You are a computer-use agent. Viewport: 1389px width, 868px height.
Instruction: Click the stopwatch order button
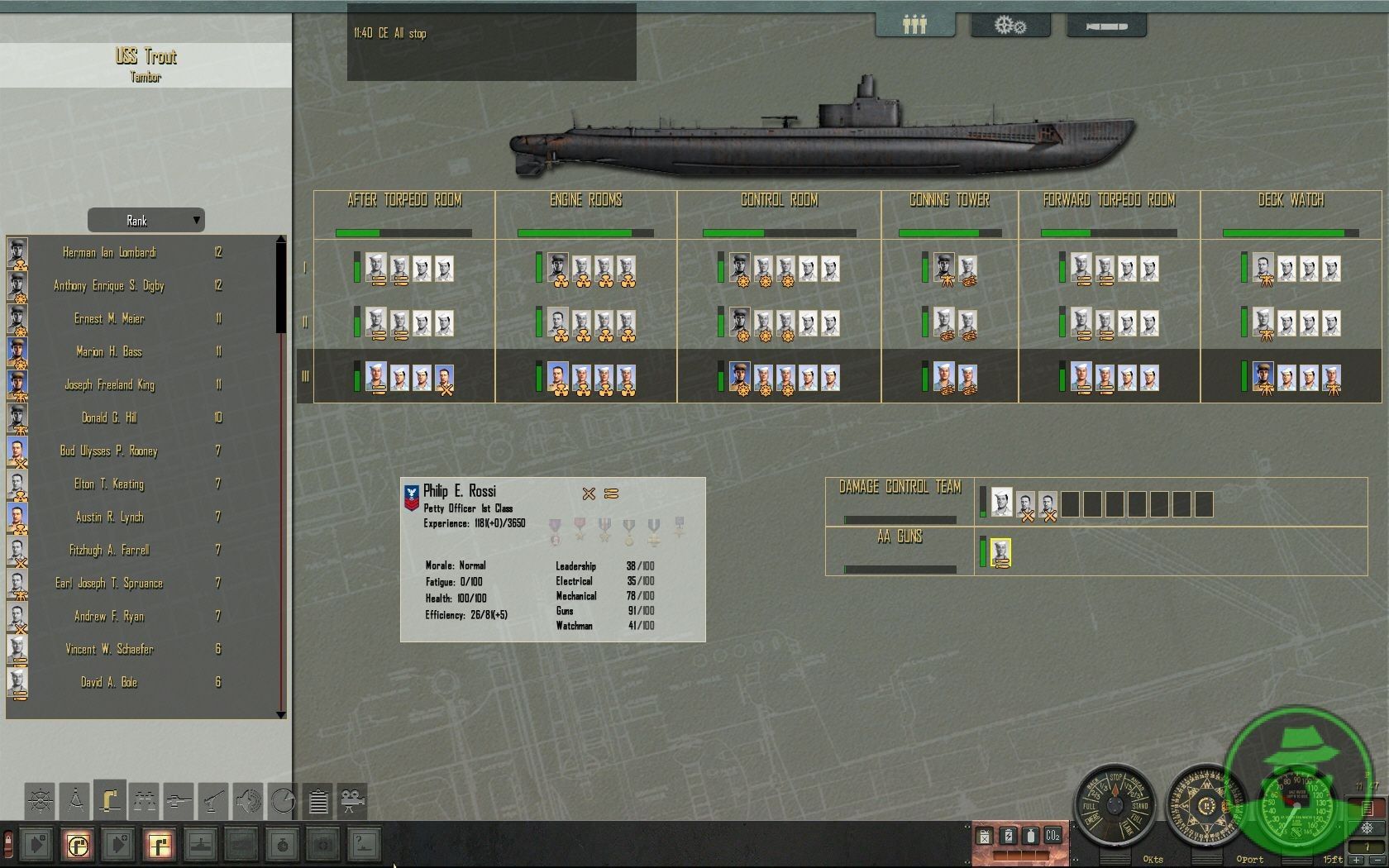coord(283,845)
